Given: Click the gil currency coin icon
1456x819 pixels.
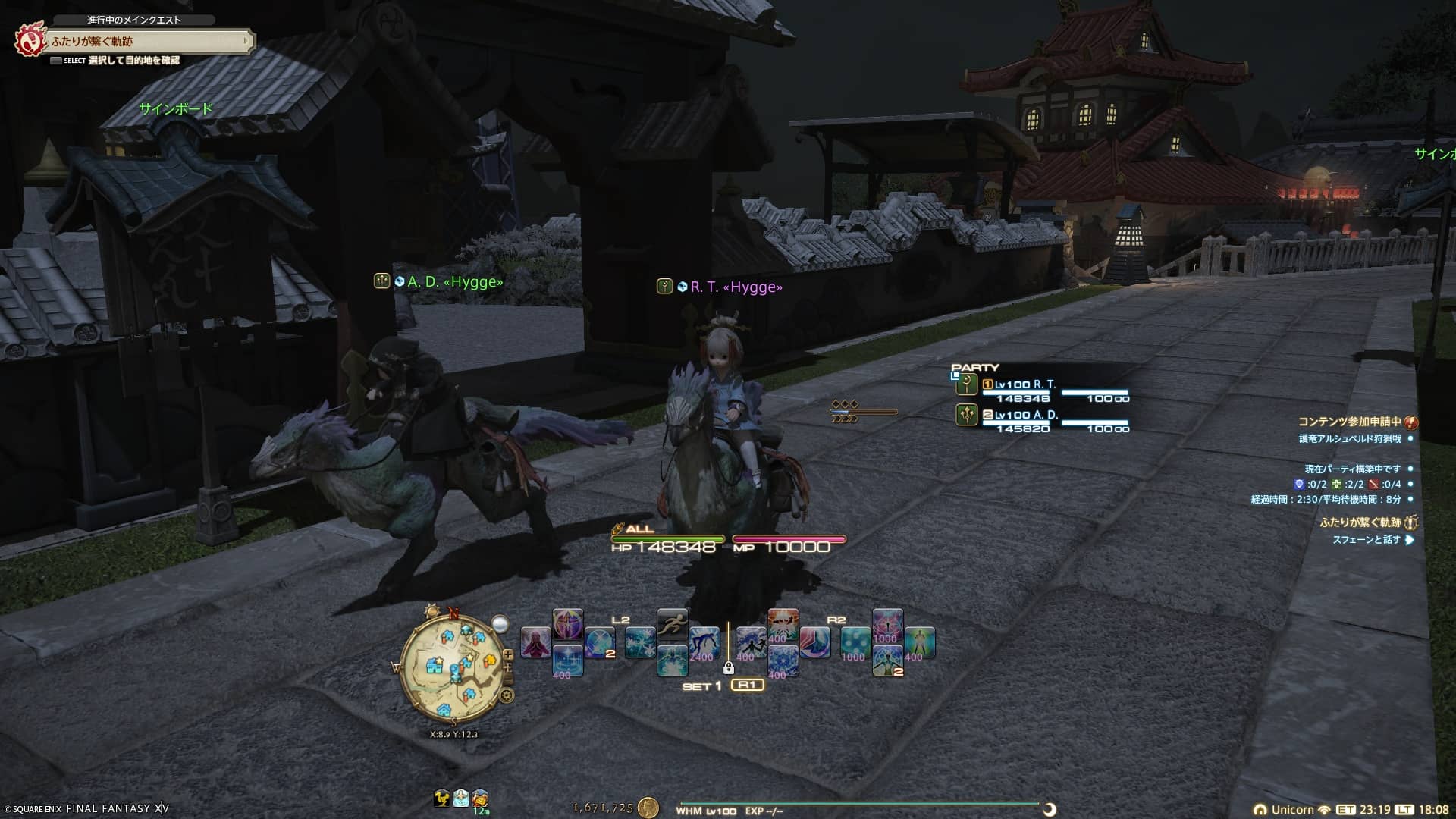Looking at the screenshot, I should coord(648,808).
